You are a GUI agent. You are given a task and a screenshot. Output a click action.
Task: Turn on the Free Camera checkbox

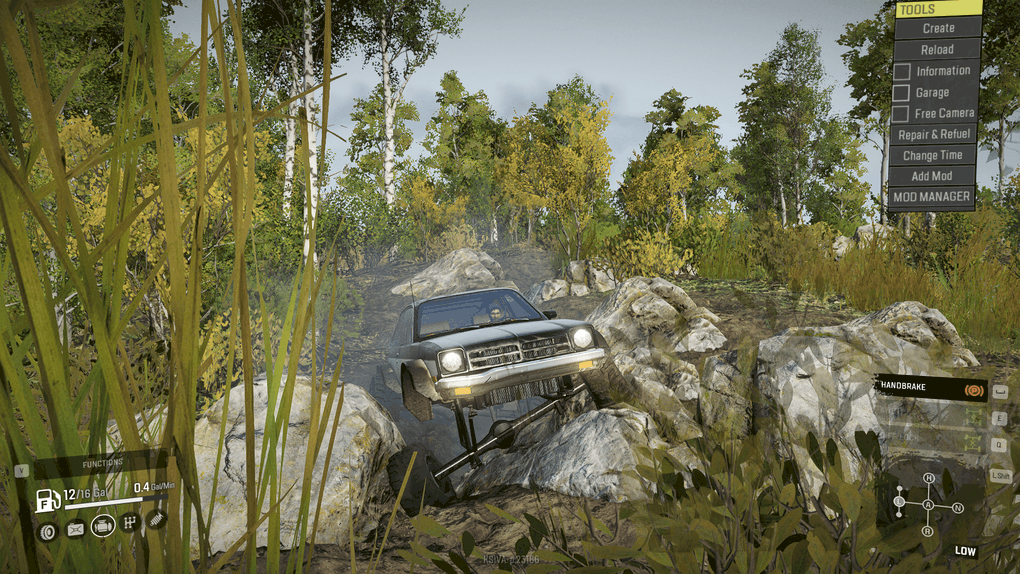pos(901,114)
